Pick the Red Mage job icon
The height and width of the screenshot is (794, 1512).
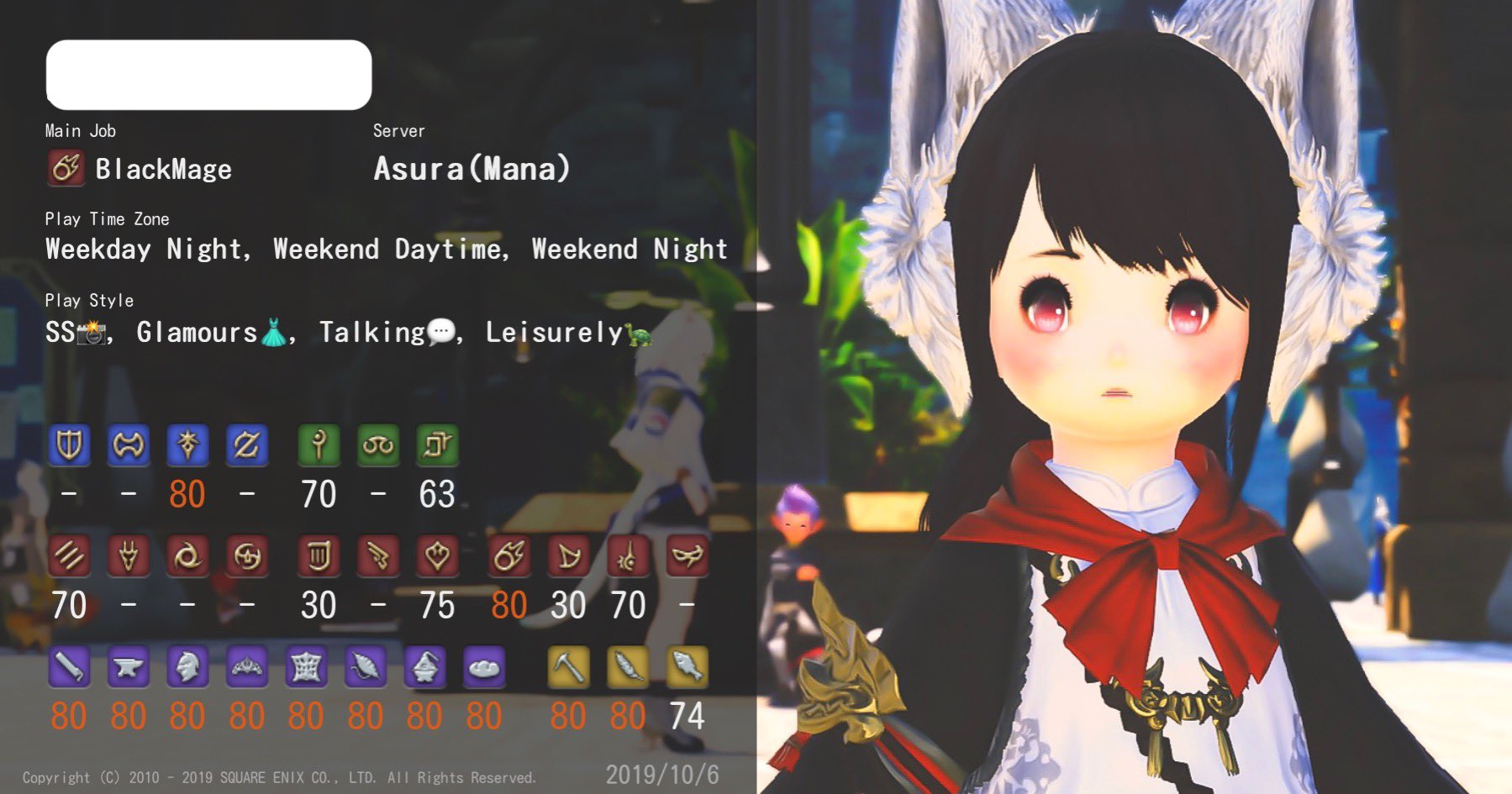point(628,555)
